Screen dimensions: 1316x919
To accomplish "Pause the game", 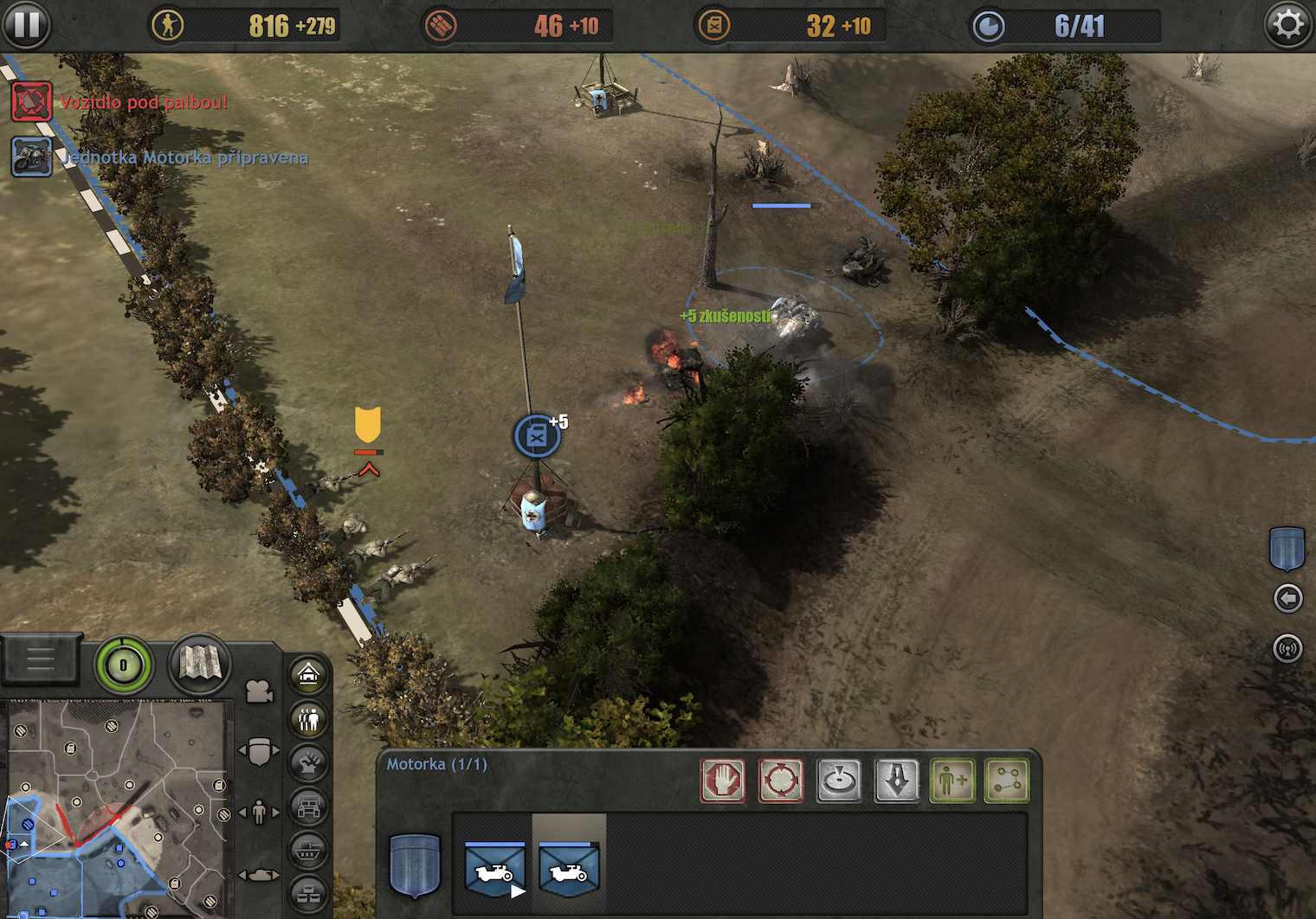I will (26, 24).
